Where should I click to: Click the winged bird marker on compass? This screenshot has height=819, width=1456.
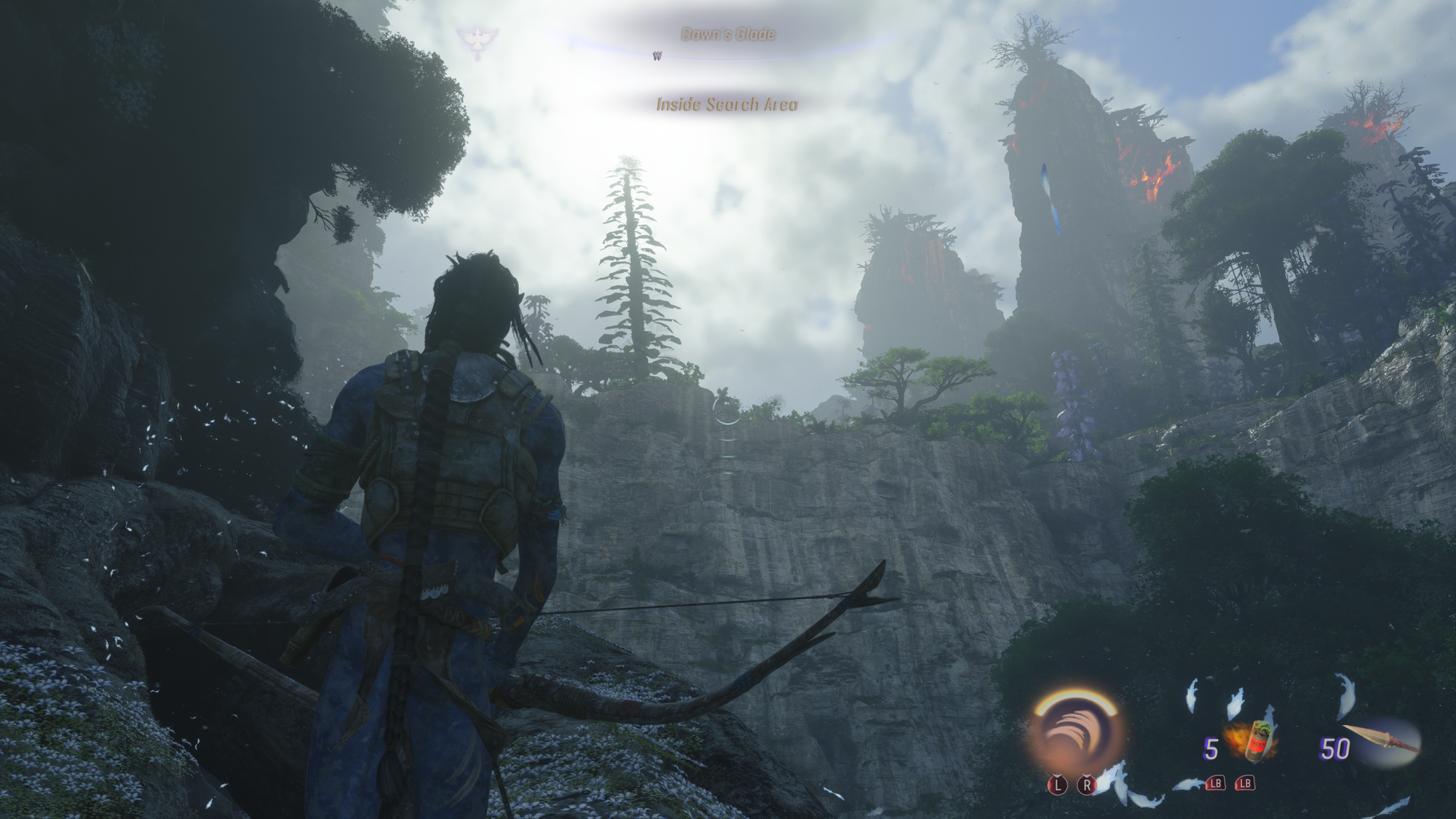point(478,41)
